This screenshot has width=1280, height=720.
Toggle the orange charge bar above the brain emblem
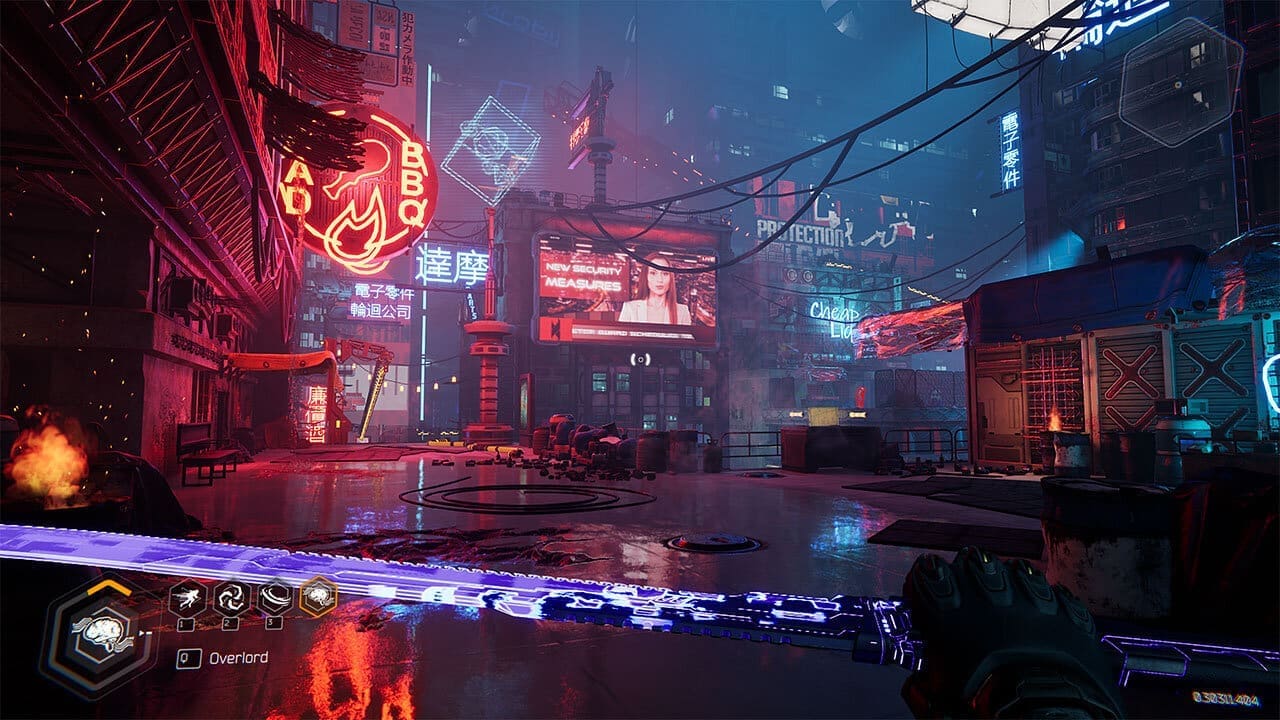point(106,588)
